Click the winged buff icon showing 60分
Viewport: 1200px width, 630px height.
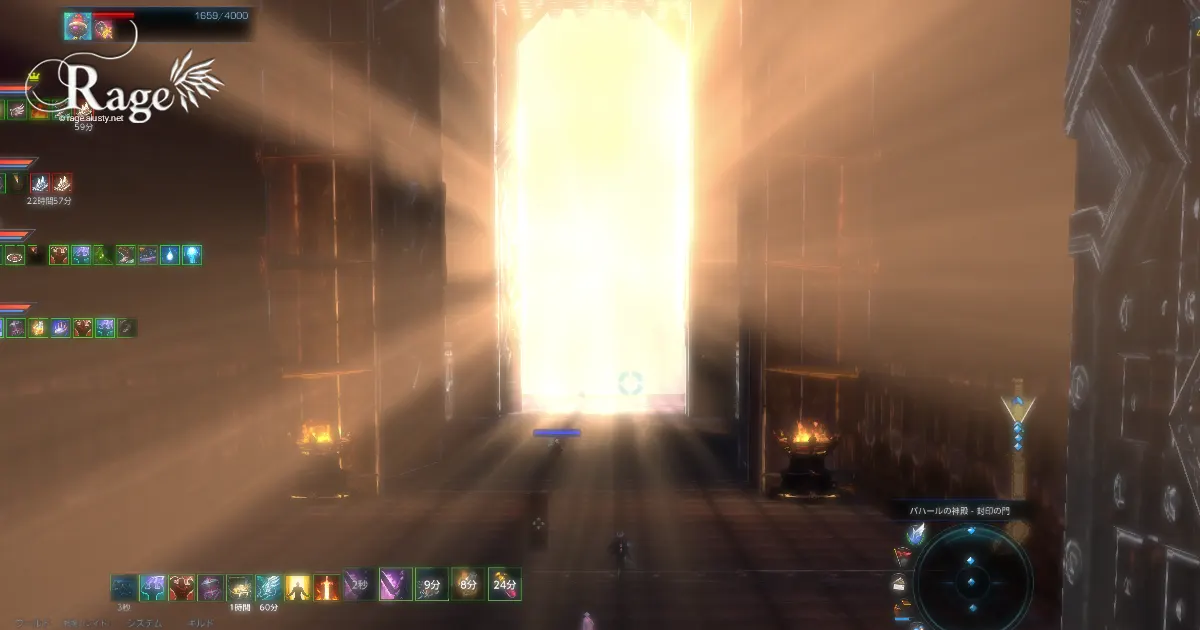pos(268,587)
